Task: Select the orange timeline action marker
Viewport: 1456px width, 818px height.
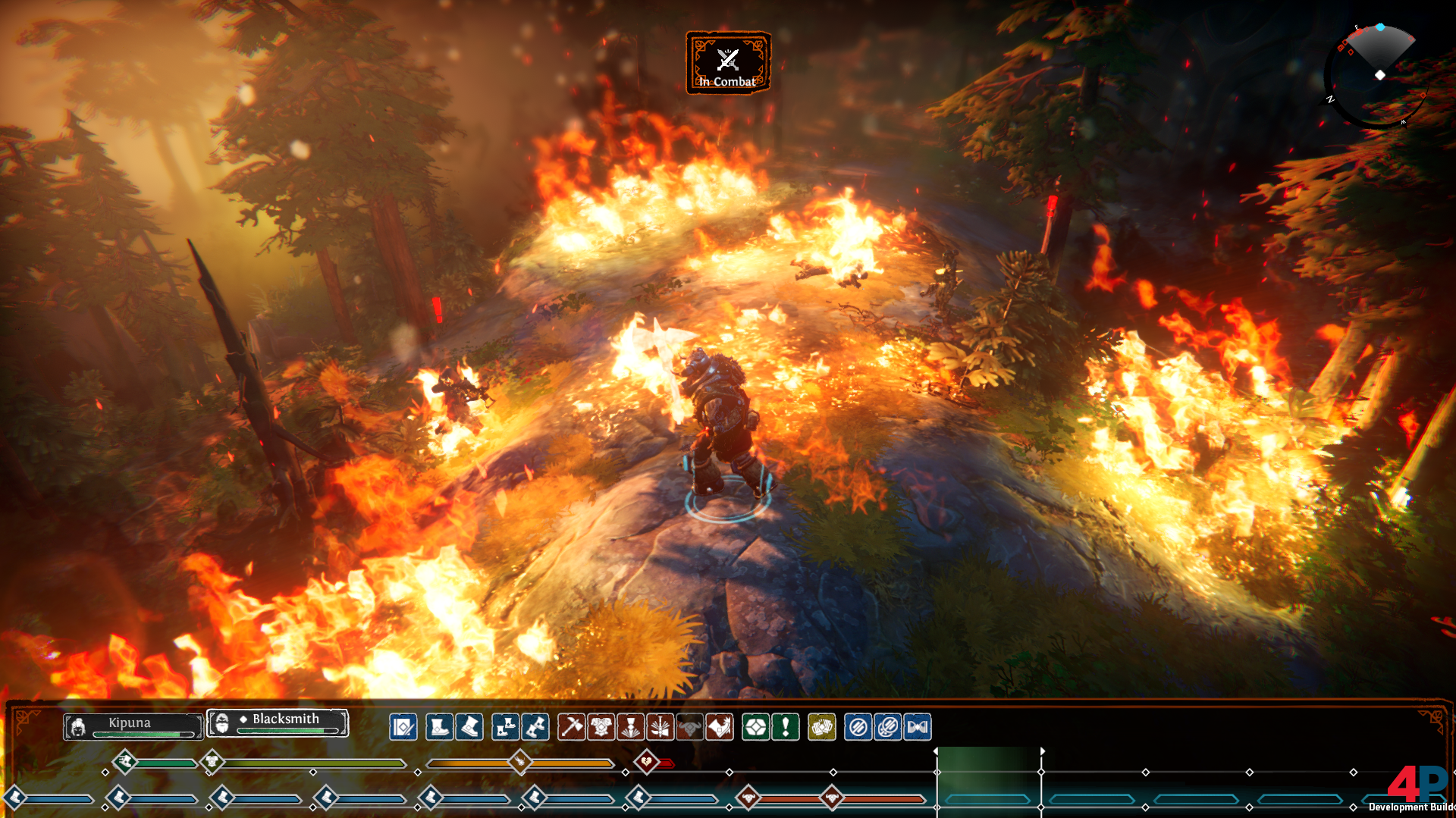Action: [520, 760]
